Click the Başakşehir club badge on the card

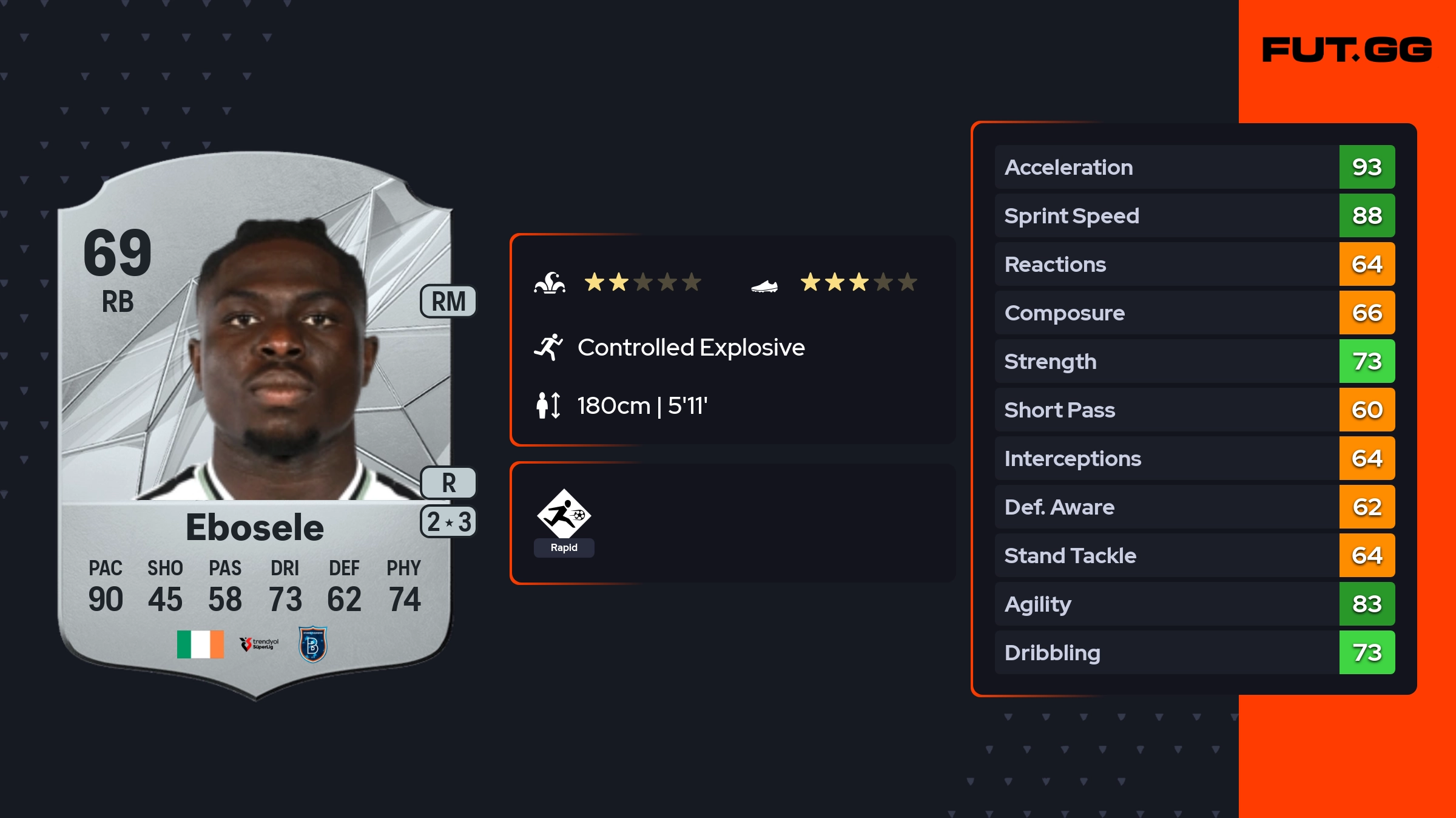(x=313, y=644)
